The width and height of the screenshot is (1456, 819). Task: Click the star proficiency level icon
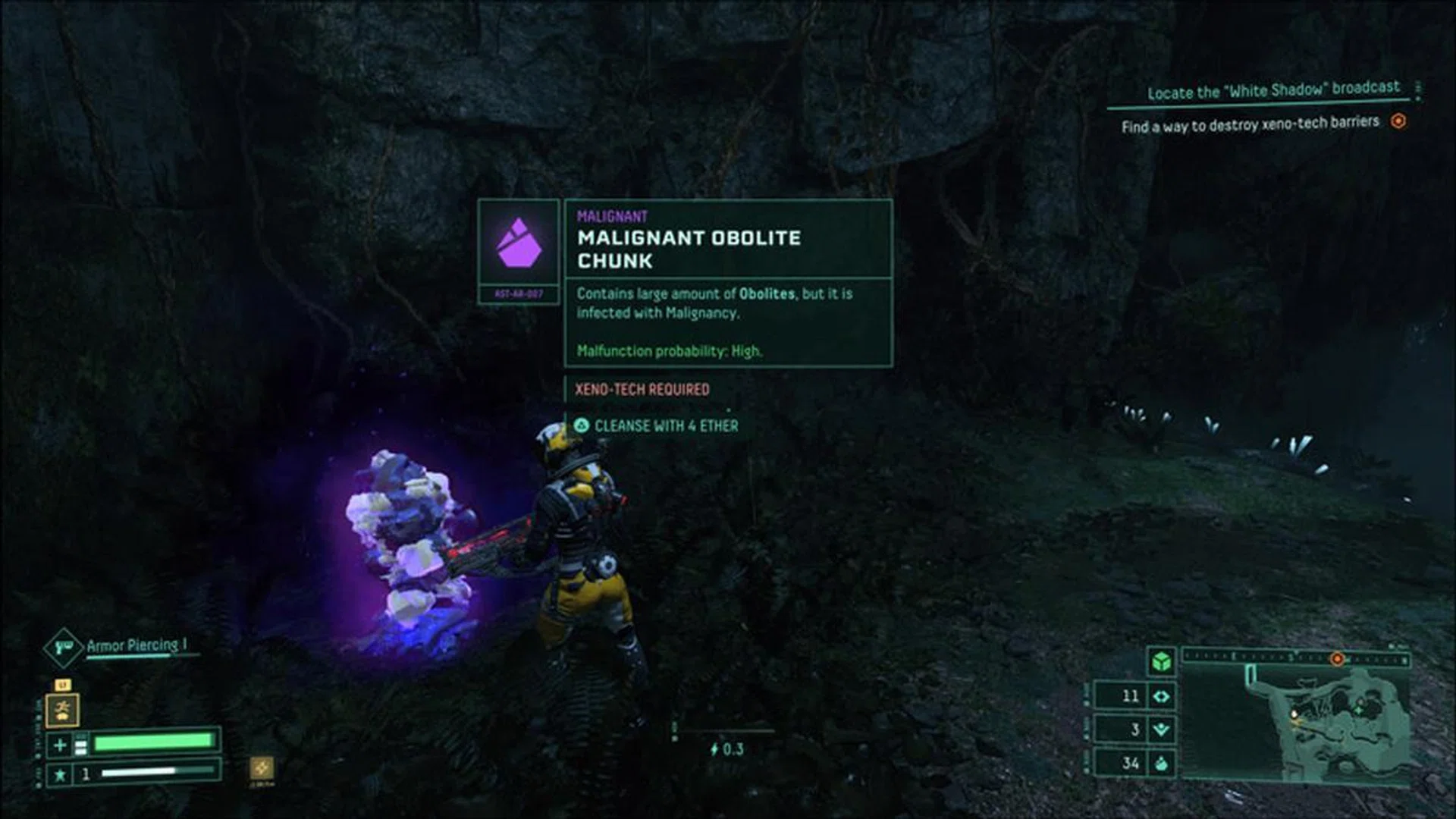60,774
